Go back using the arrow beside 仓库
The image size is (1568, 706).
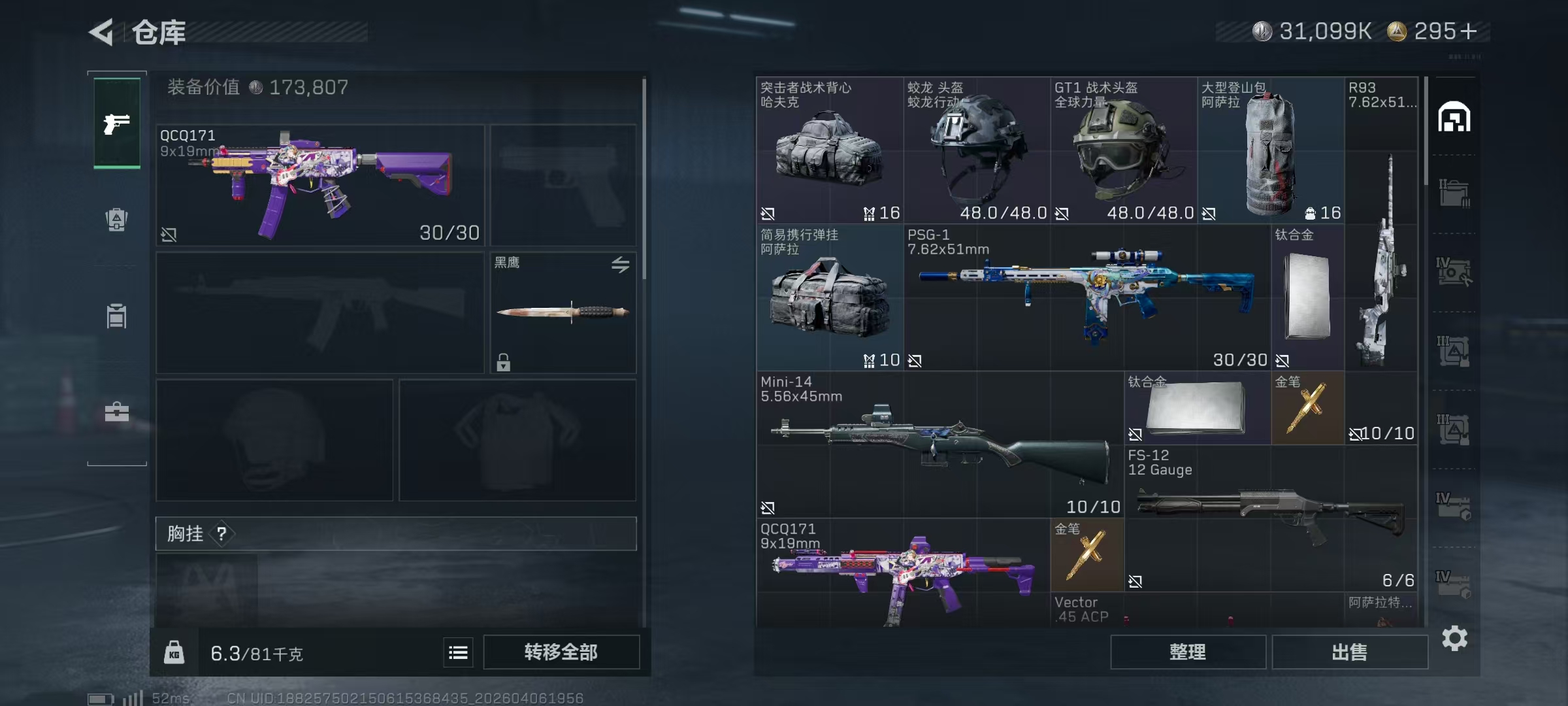click(x=102, y=31)
